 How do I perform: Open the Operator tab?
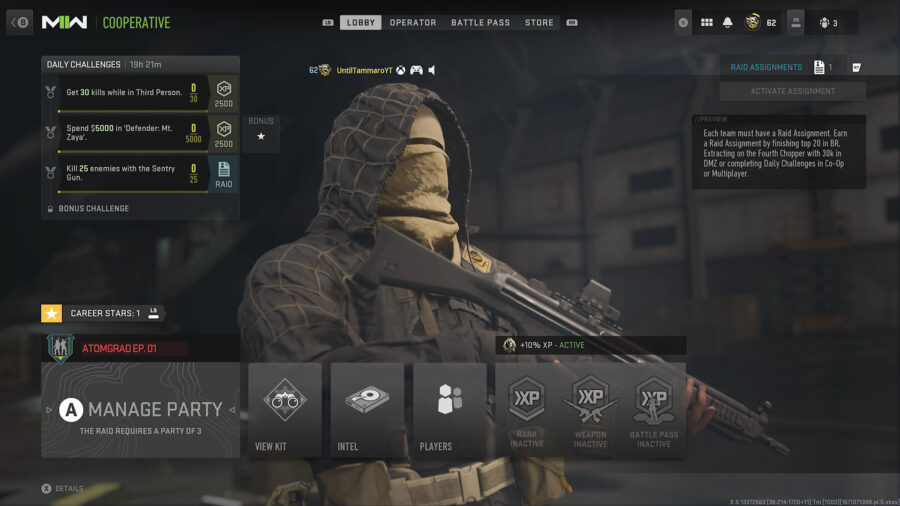point(413,22)
